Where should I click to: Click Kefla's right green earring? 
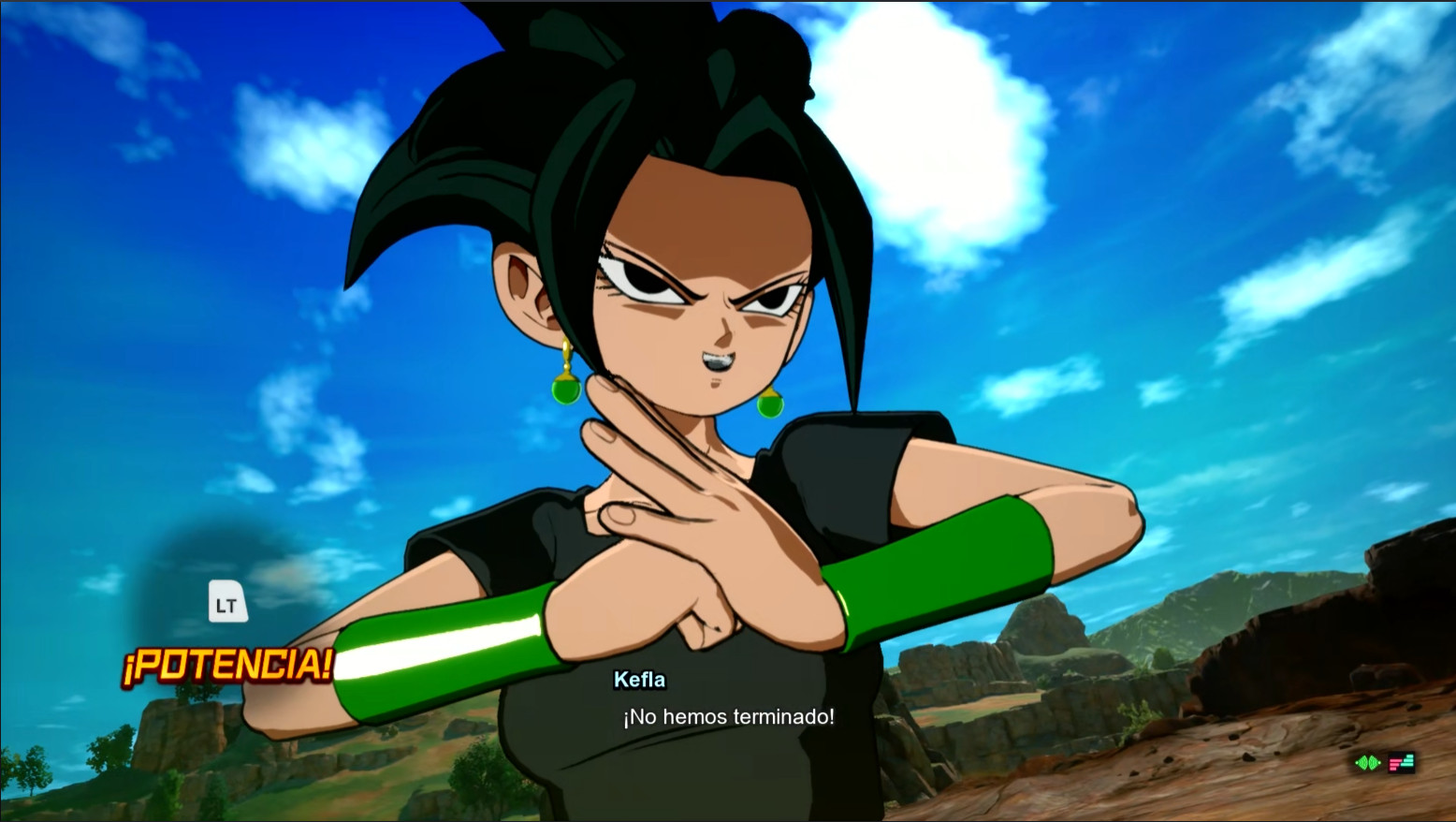pos(769,406)
